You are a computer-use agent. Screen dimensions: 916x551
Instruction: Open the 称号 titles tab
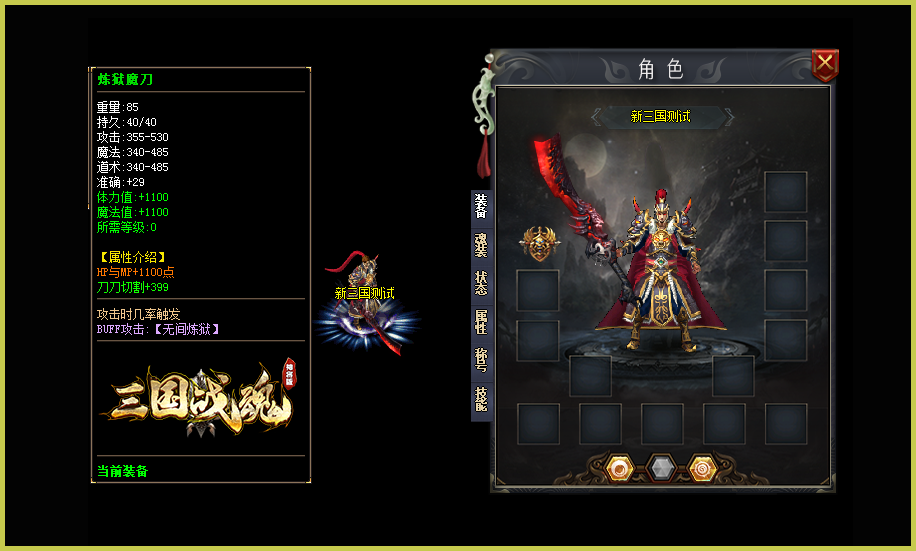(481, 360)
